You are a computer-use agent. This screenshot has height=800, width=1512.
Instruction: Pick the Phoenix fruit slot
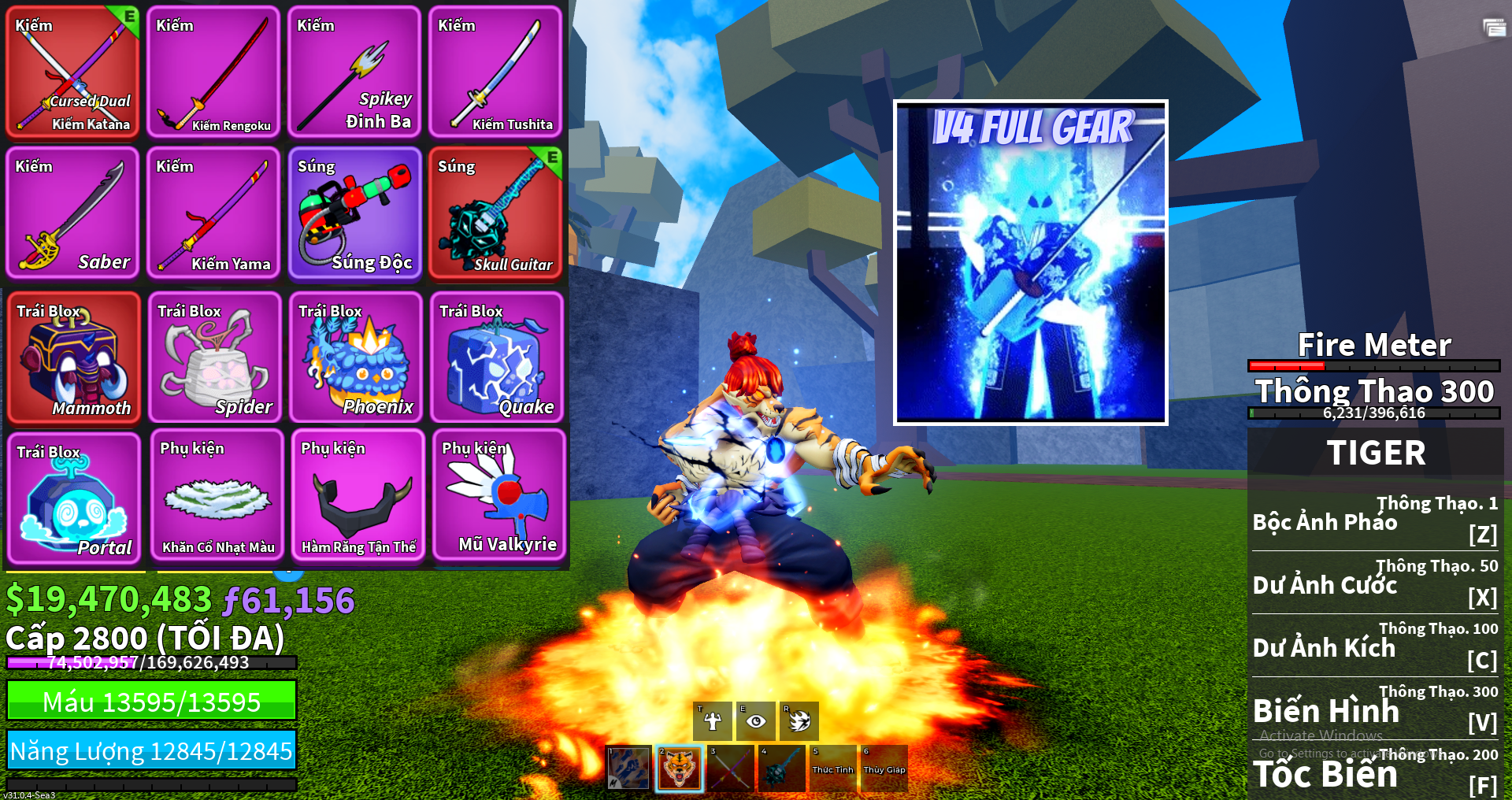click(x=355, y=357)
